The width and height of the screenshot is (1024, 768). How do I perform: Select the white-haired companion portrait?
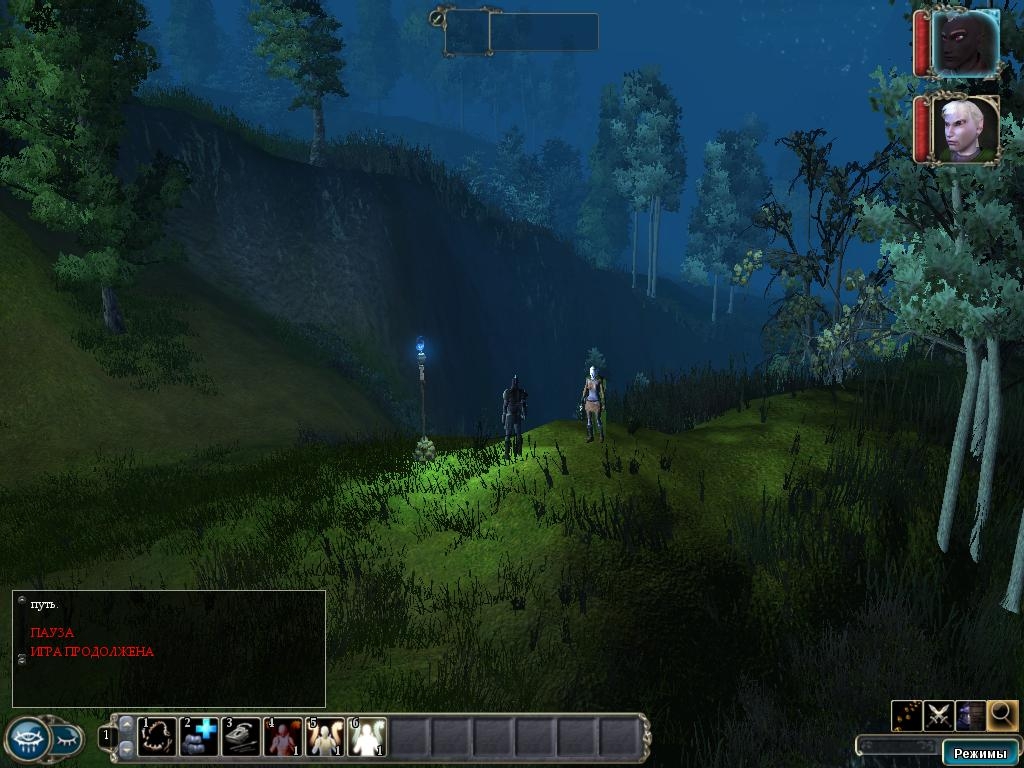tap(965, 129)
